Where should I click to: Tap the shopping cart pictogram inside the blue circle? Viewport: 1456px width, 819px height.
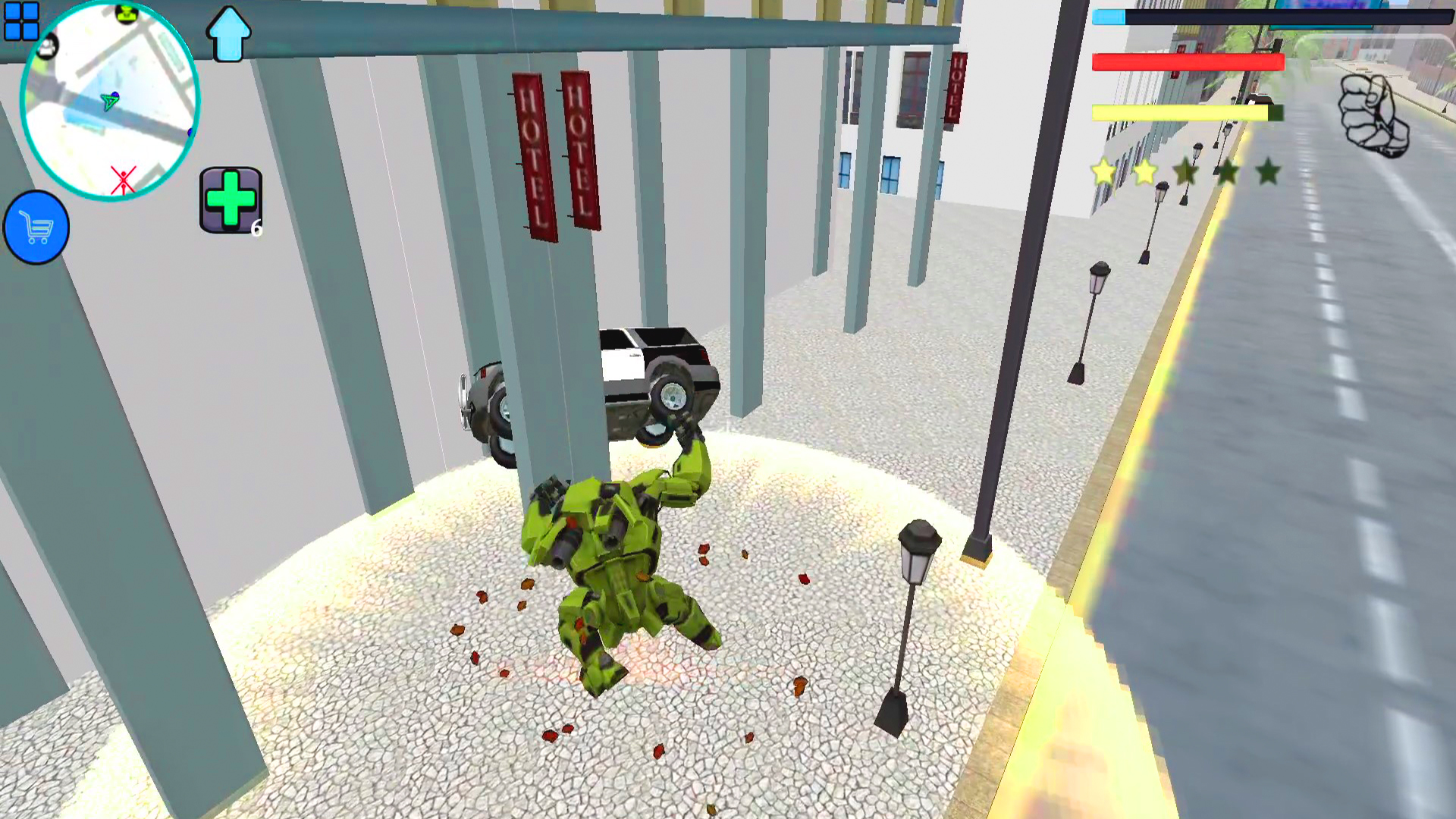pyautogui.click(x=36, y=227)
